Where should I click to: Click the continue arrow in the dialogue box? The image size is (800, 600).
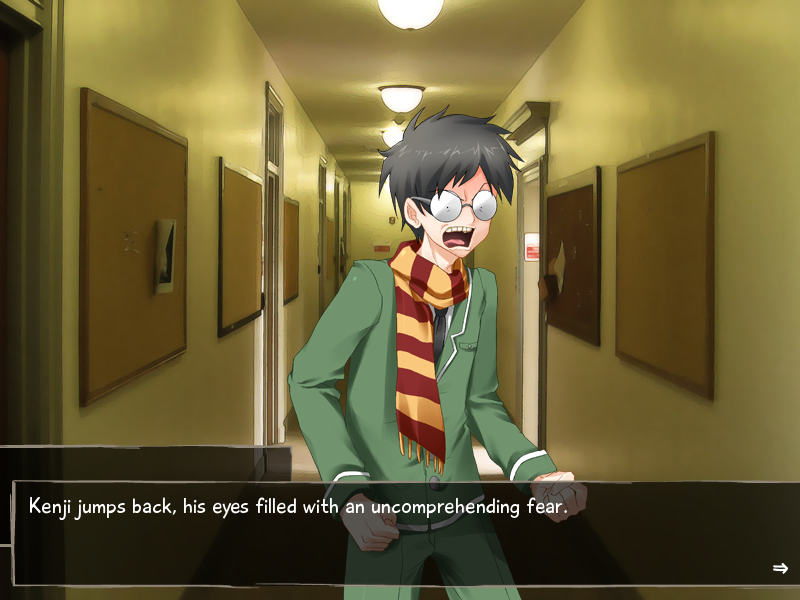tap(780, 568)
